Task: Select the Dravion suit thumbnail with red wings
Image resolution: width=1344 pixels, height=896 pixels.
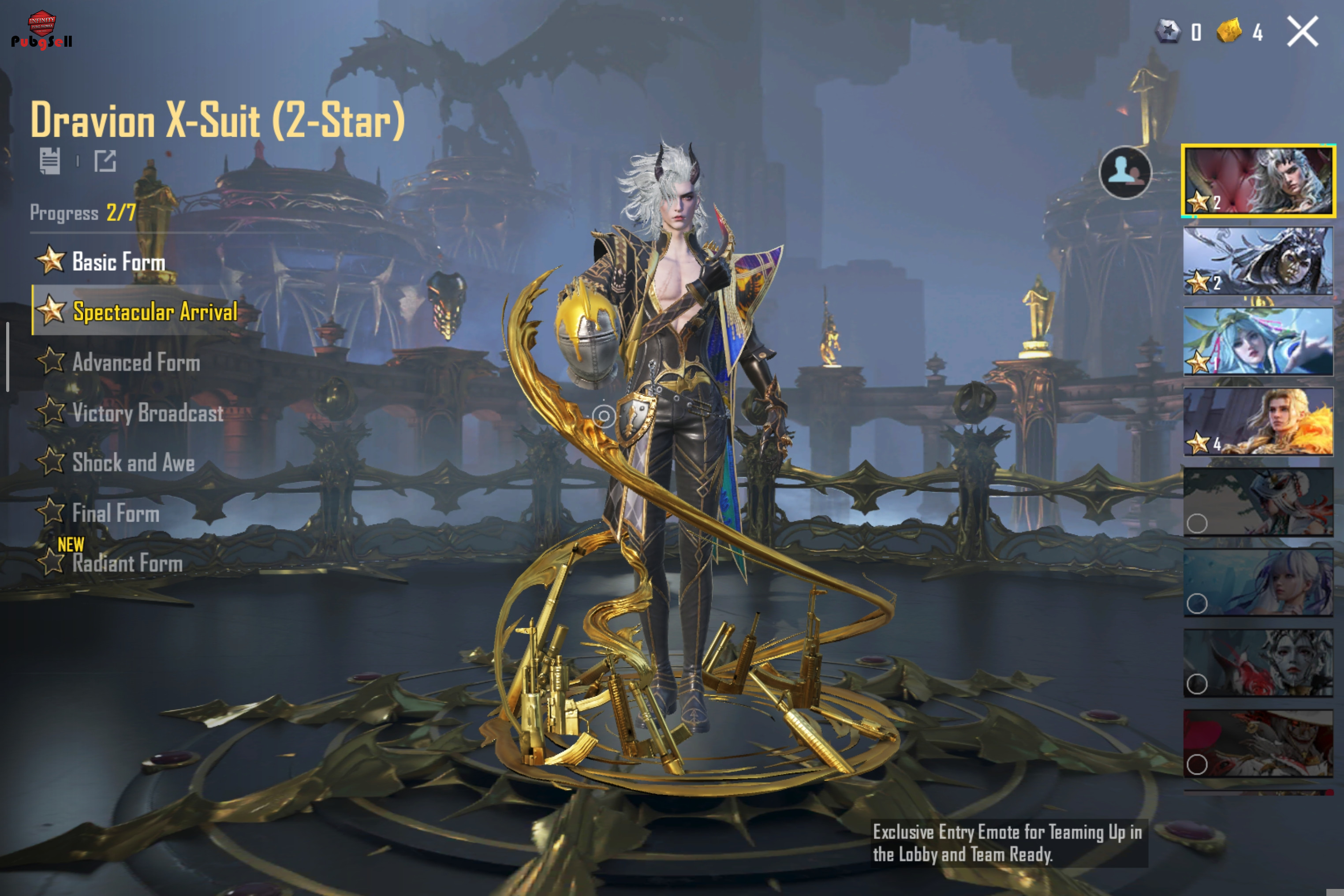Action: coord(1258,181)
